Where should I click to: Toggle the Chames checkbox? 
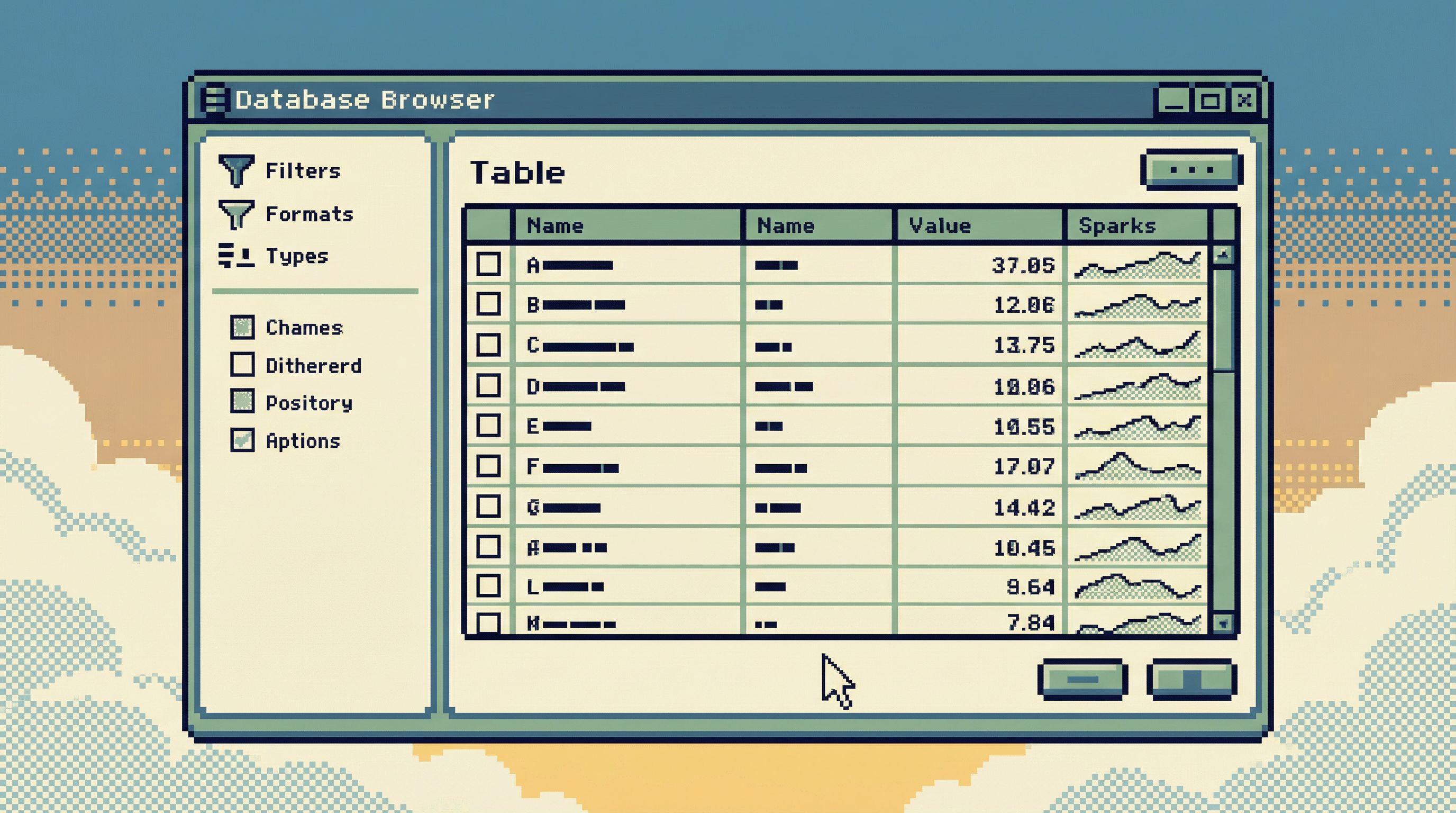coord(242,327)
